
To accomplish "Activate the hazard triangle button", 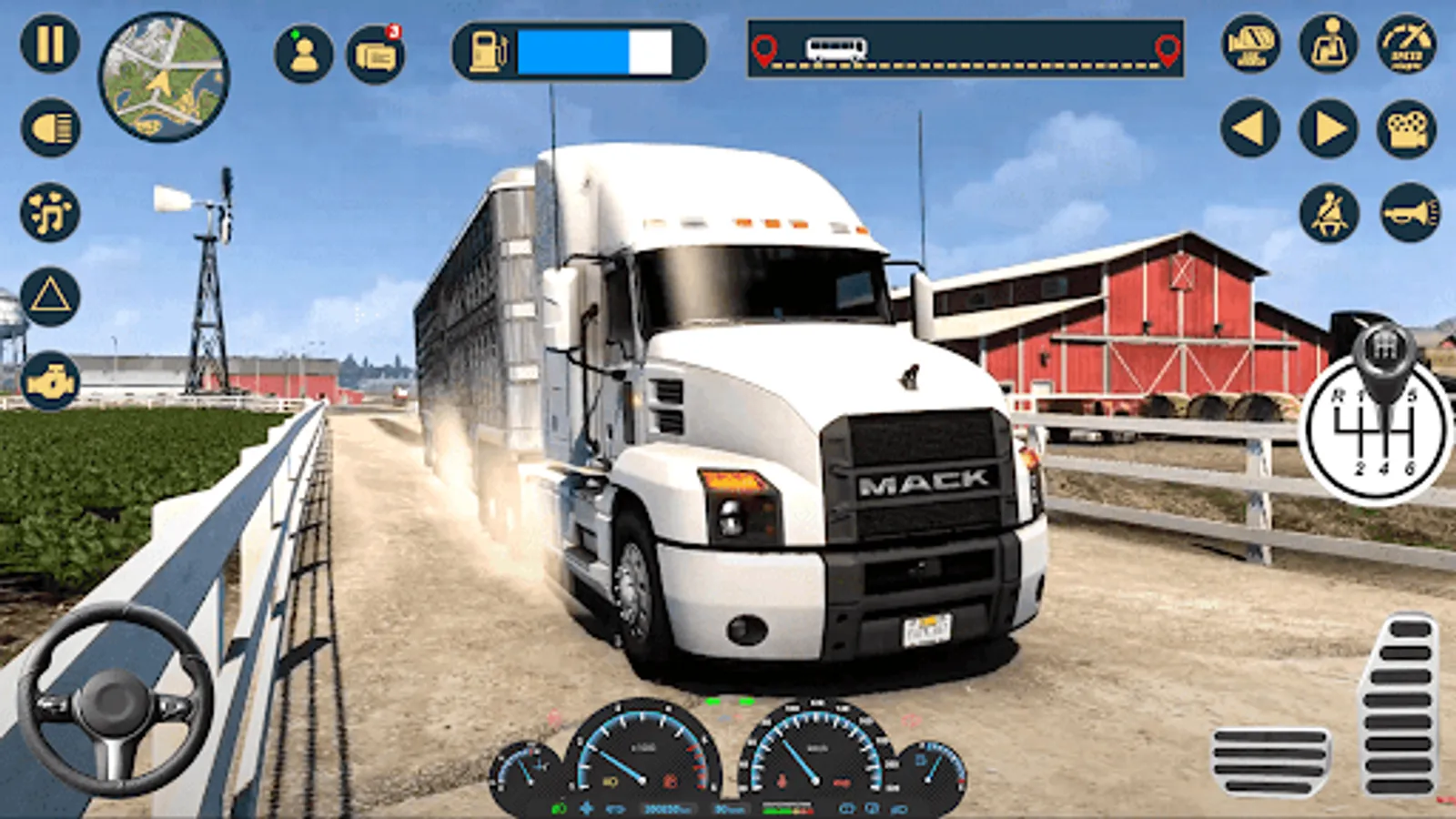I will [x=50, y=297].
